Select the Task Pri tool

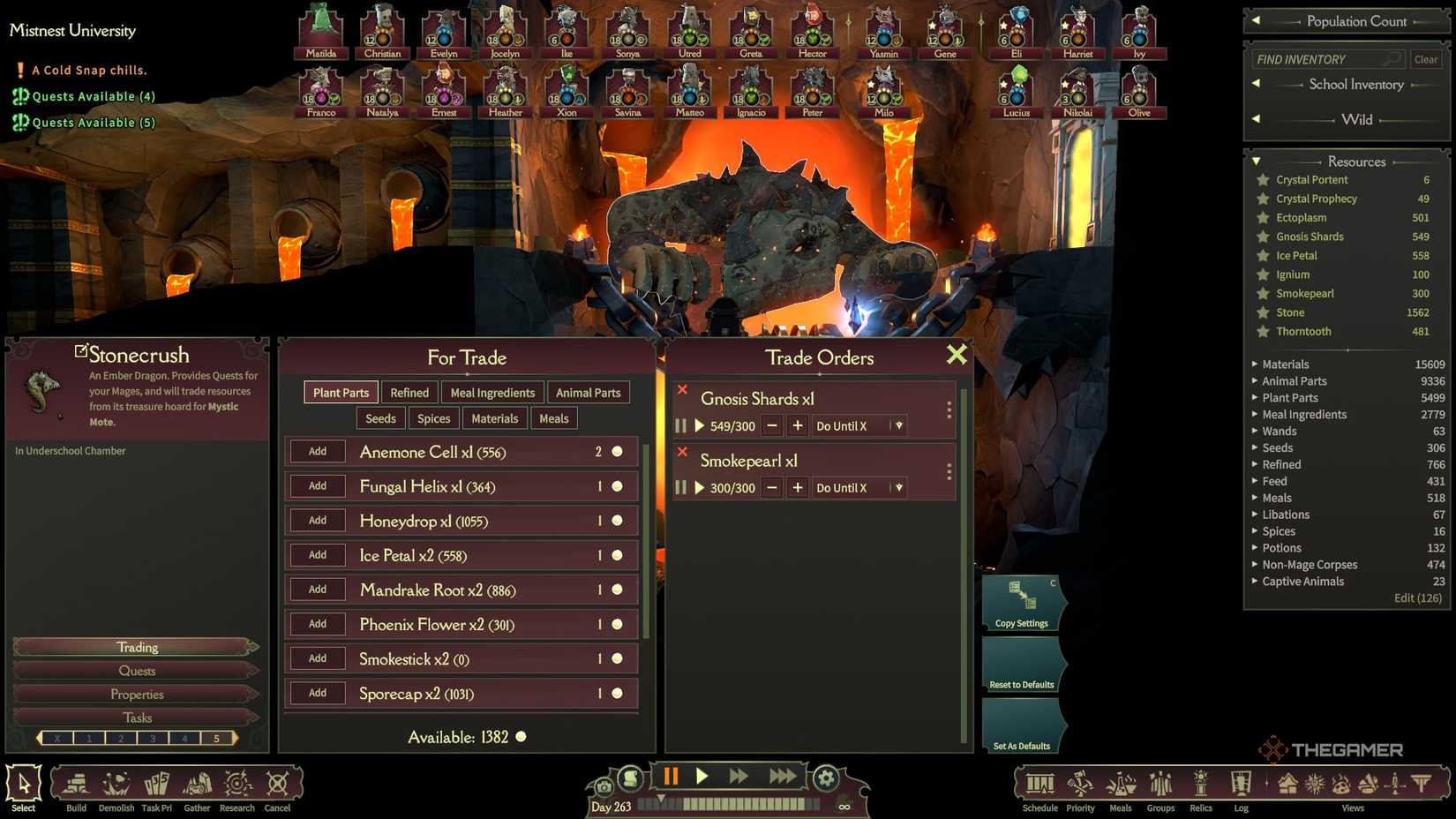coord(156,784)
